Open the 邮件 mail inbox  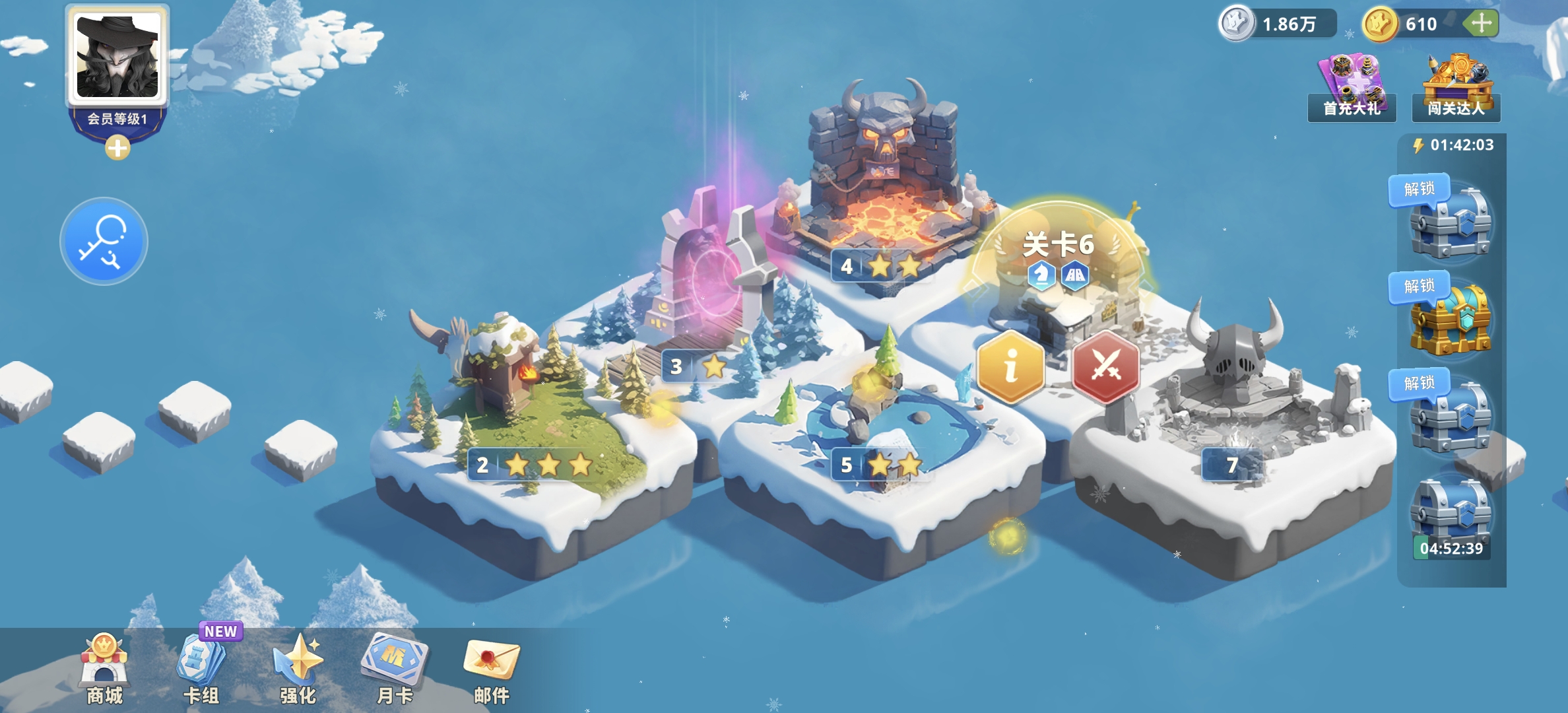coord(492,668)
